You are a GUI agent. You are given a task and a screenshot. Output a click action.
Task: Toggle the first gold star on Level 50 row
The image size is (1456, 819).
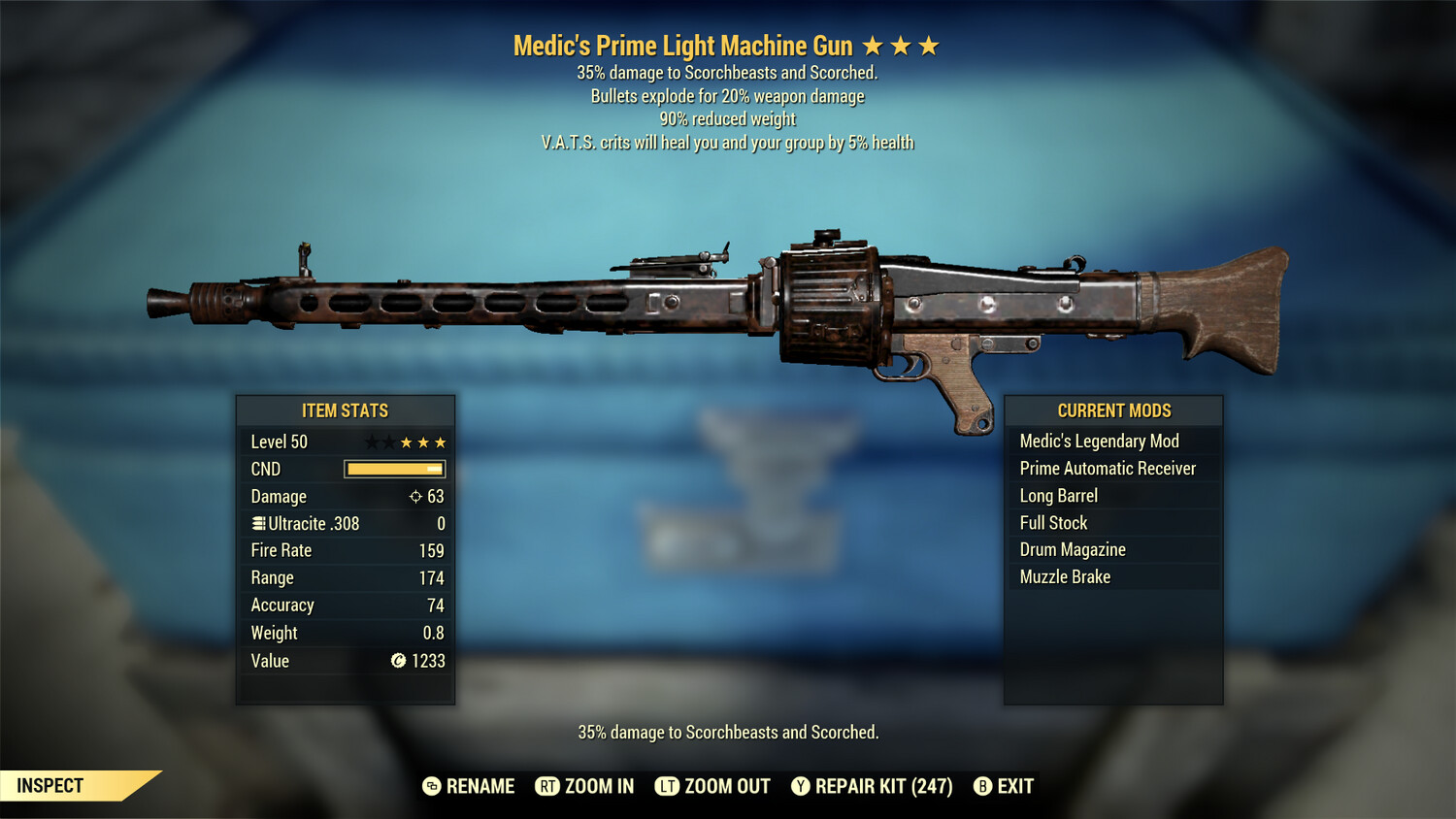click(405, 442)
